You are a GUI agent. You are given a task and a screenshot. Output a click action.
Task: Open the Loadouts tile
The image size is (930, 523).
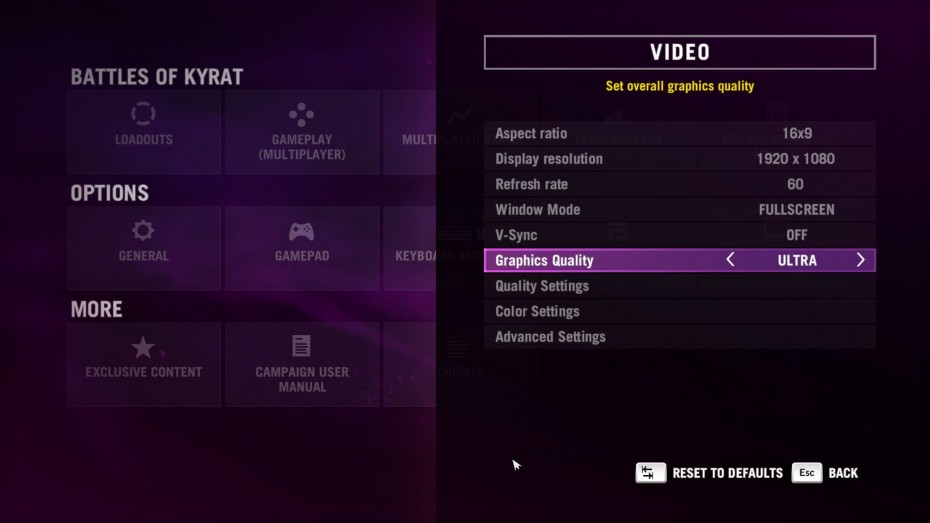(x=144, y=131)
